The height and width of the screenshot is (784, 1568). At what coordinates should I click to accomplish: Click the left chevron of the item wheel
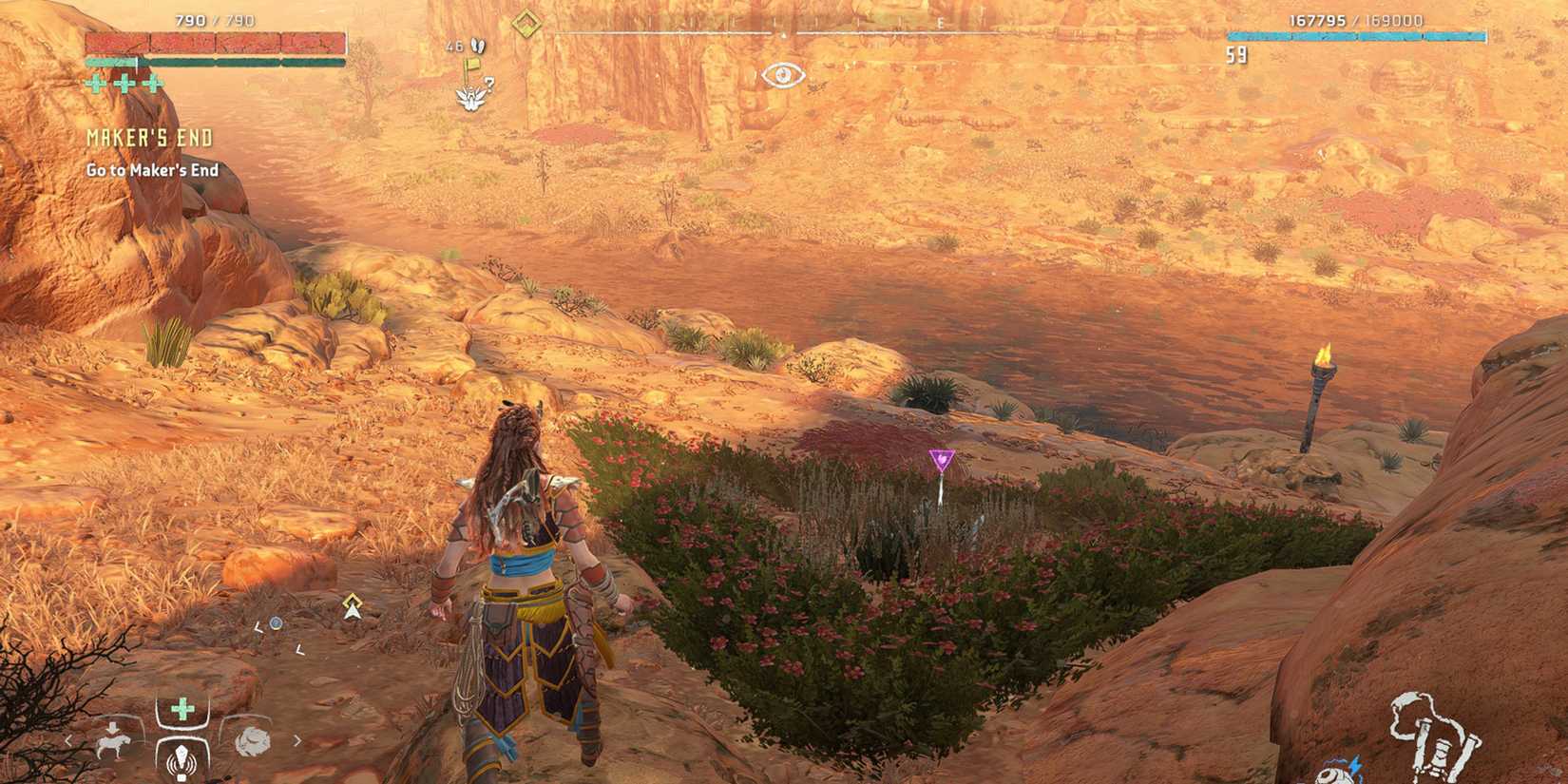pyautogui.click(x=68, y=740)
